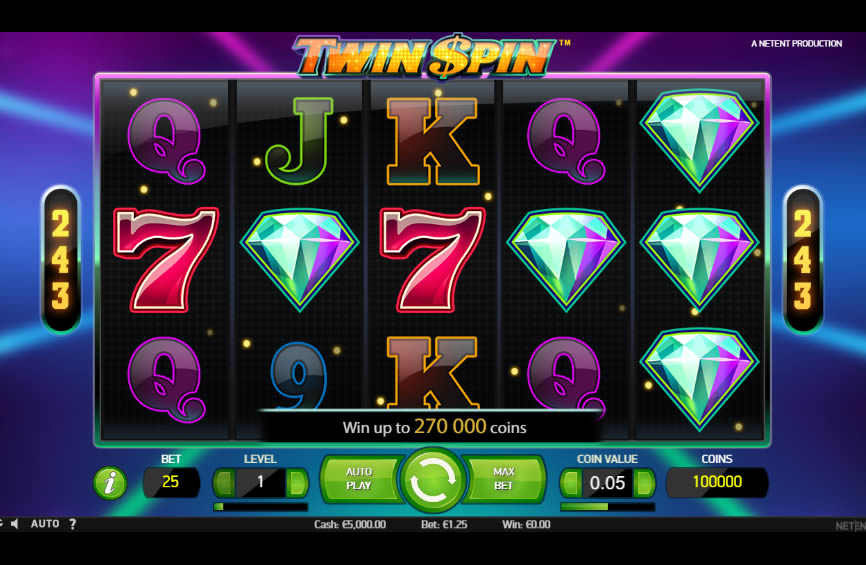Increase the bet level
Image resolution: width=866 pixels, height=565 pixels.
297,483
